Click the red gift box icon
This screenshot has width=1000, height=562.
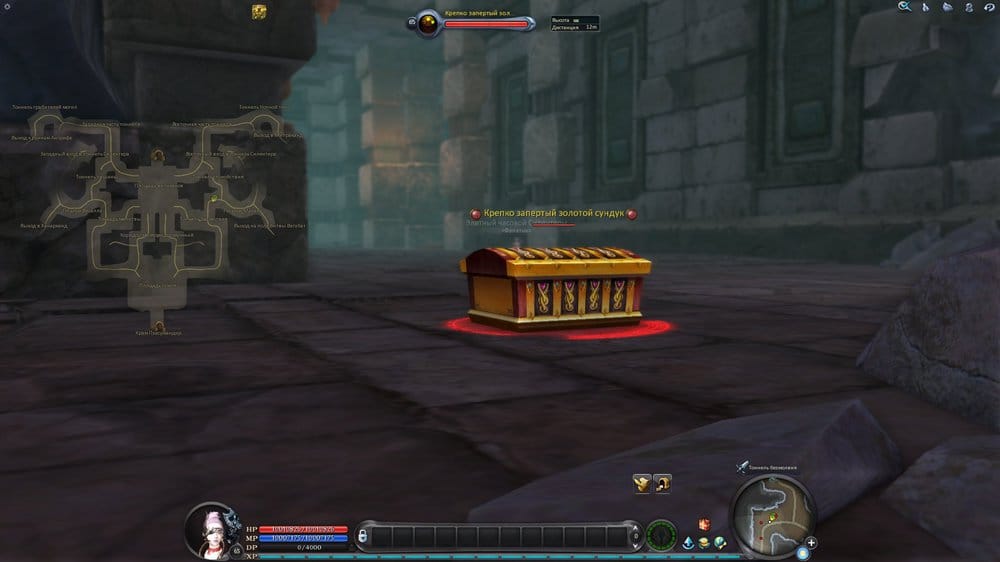click(703, 525)
